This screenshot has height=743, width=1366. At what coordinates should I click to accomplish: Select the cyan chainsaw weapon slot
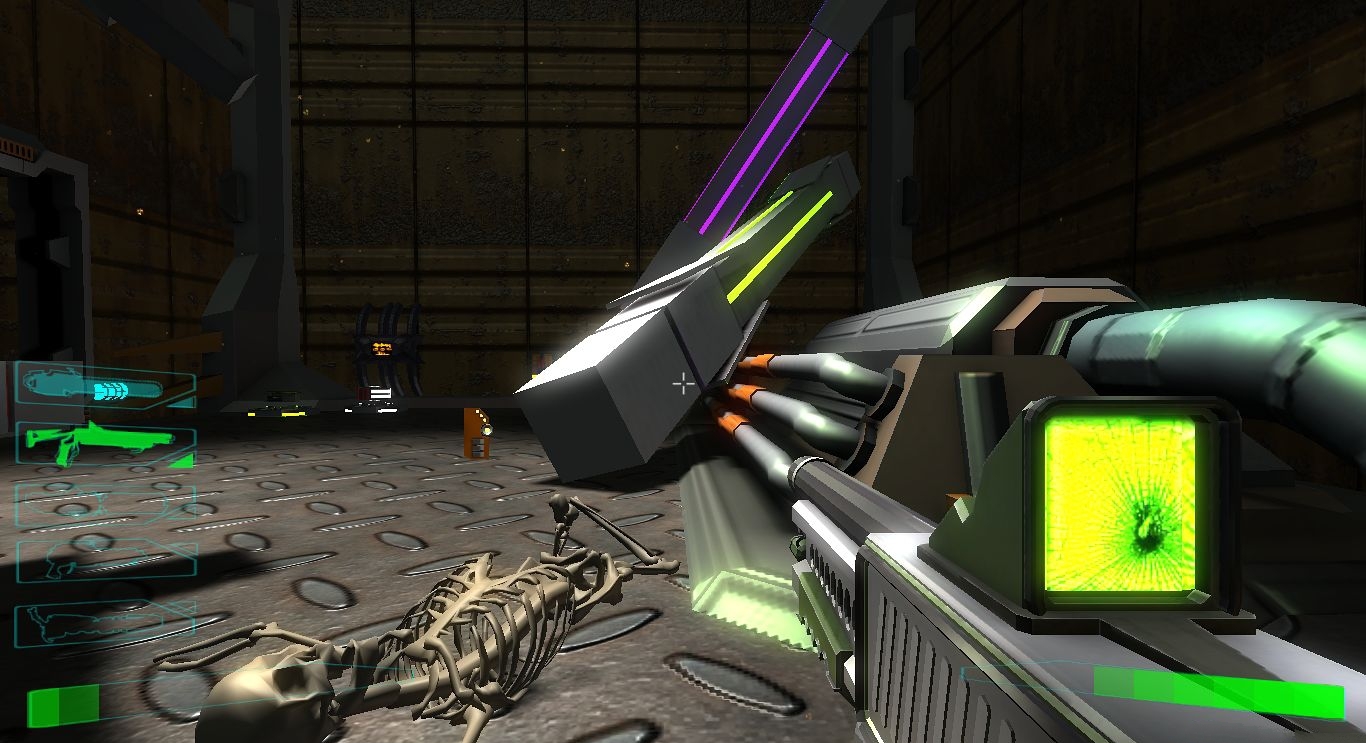(x=104, y=386)
